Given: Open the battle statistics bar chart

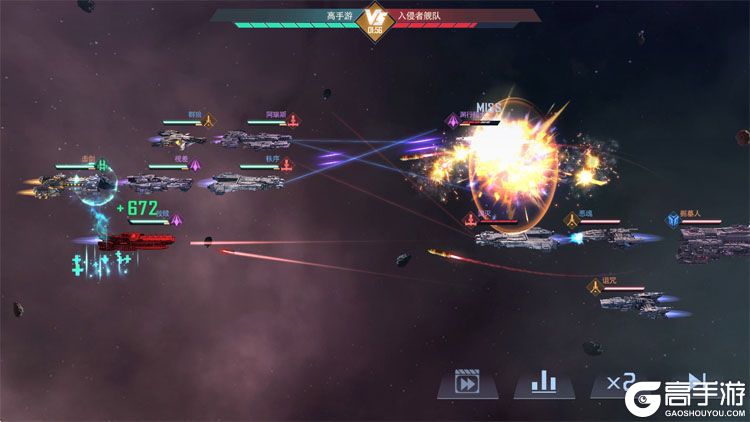Looking at the screenshot, I should [x=543, y=383].
